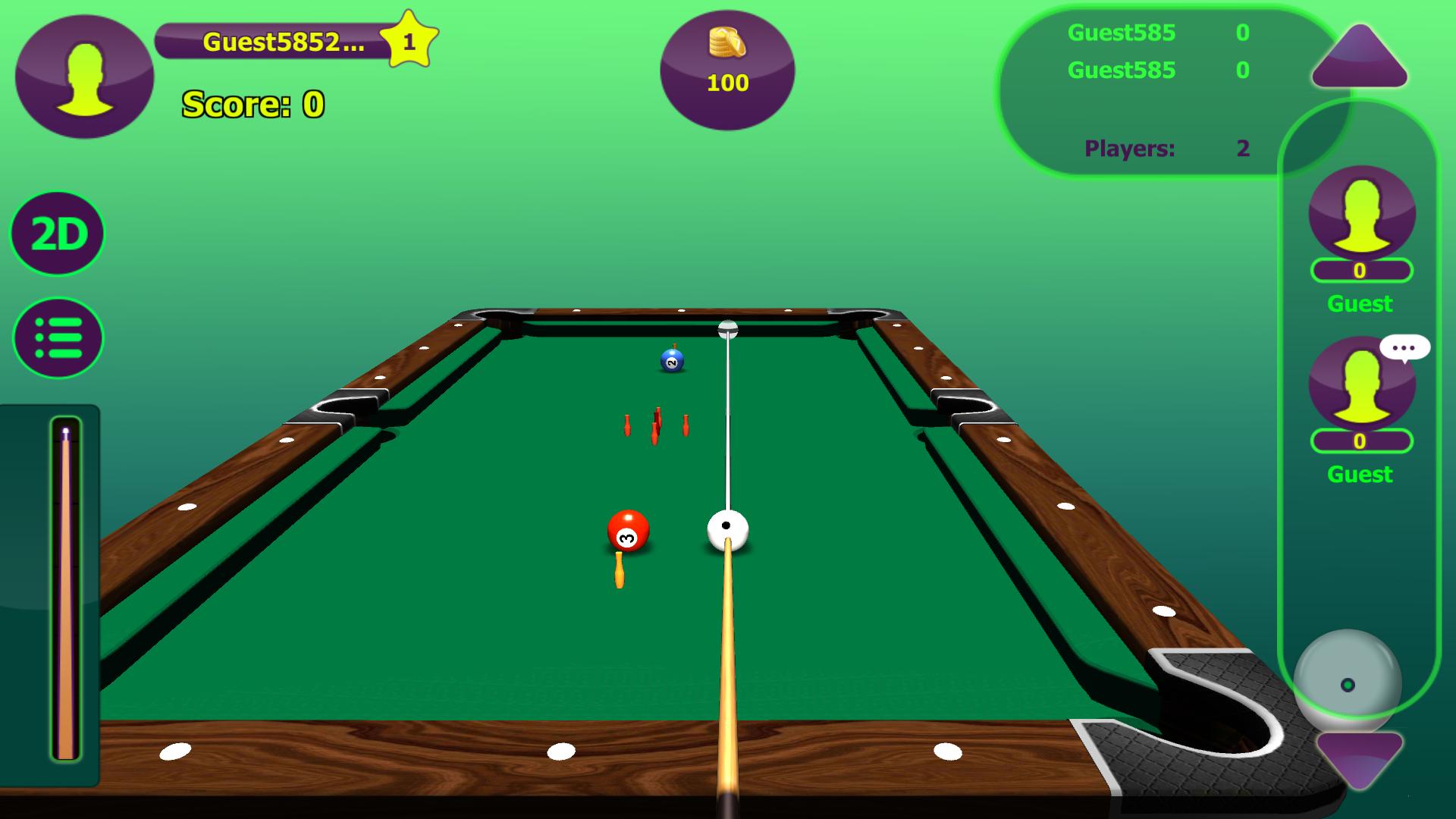Click the Players count link
Screen dimensions: 1456x819
1128,149
